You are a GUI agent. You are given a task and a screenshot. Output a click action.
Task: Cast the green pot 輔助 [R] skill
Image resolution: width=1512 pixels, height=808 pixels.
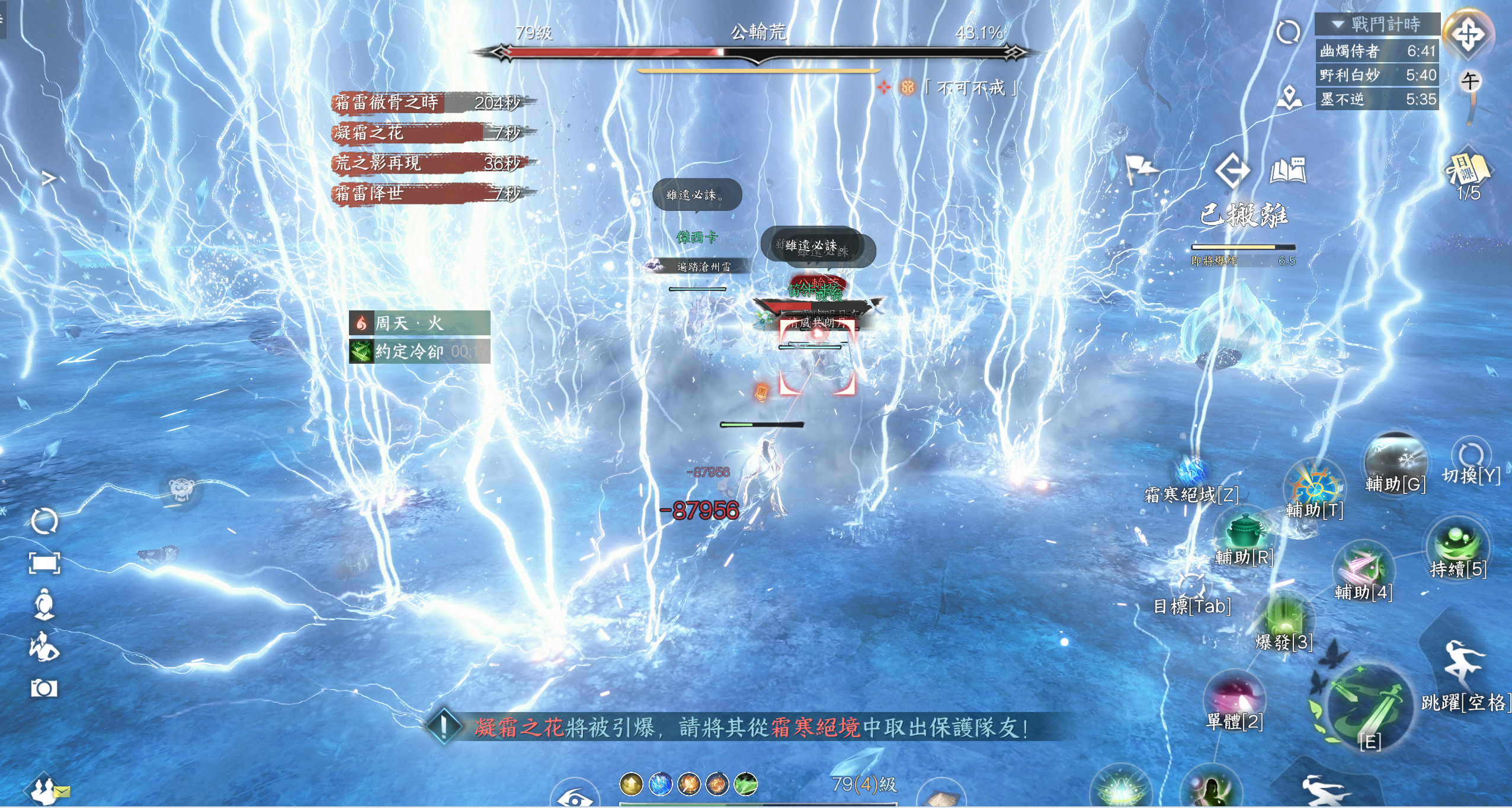pos(1244,531)
